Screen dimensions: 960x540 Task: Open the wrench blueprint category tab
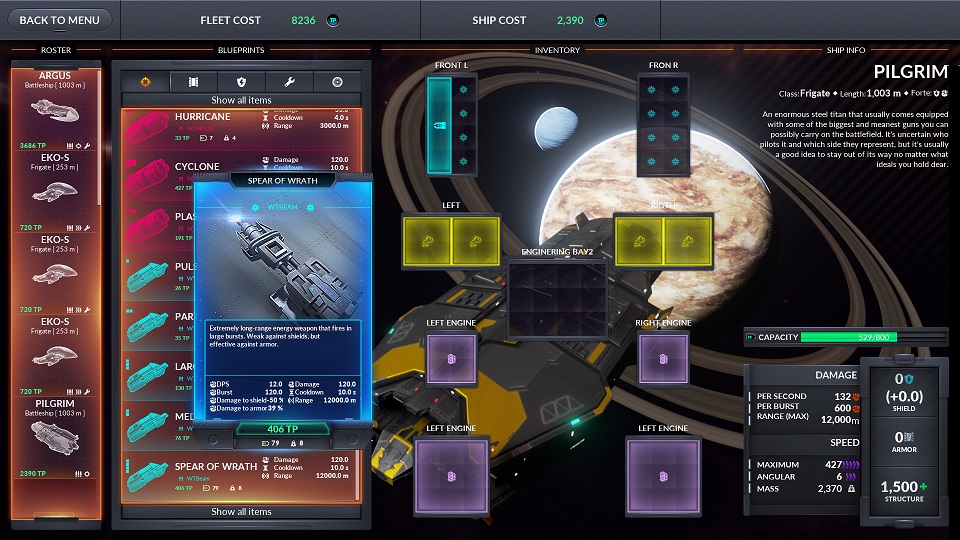click(x=289, y=82)
